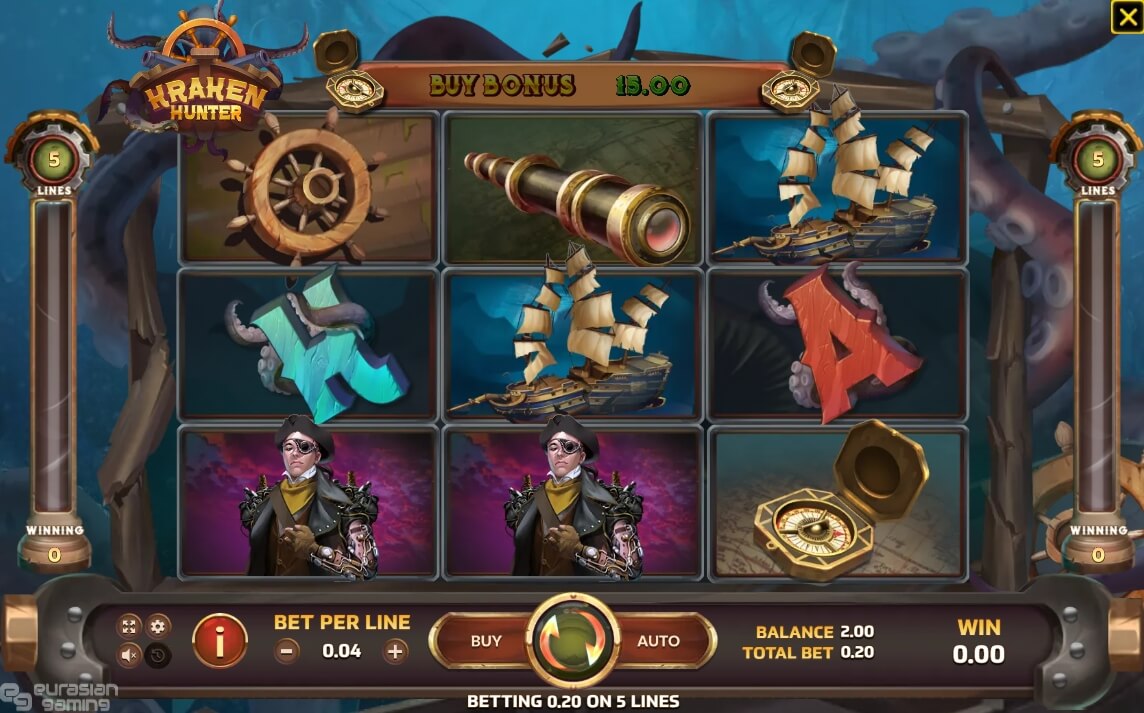This screenshot has height=713, width=1144.
Task: Start Auto spin mode
Action: [658, 641]
